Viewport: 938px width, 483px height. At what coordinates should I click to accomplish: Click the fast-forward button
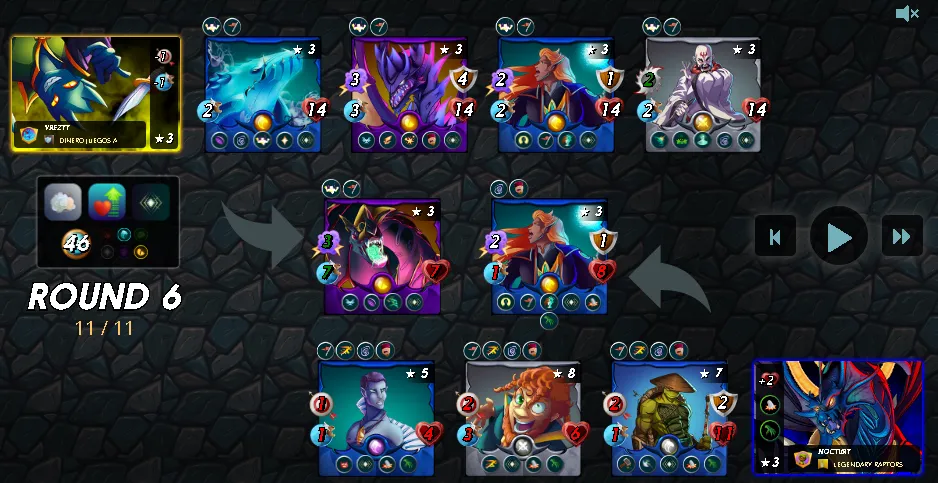pos(902,237)
